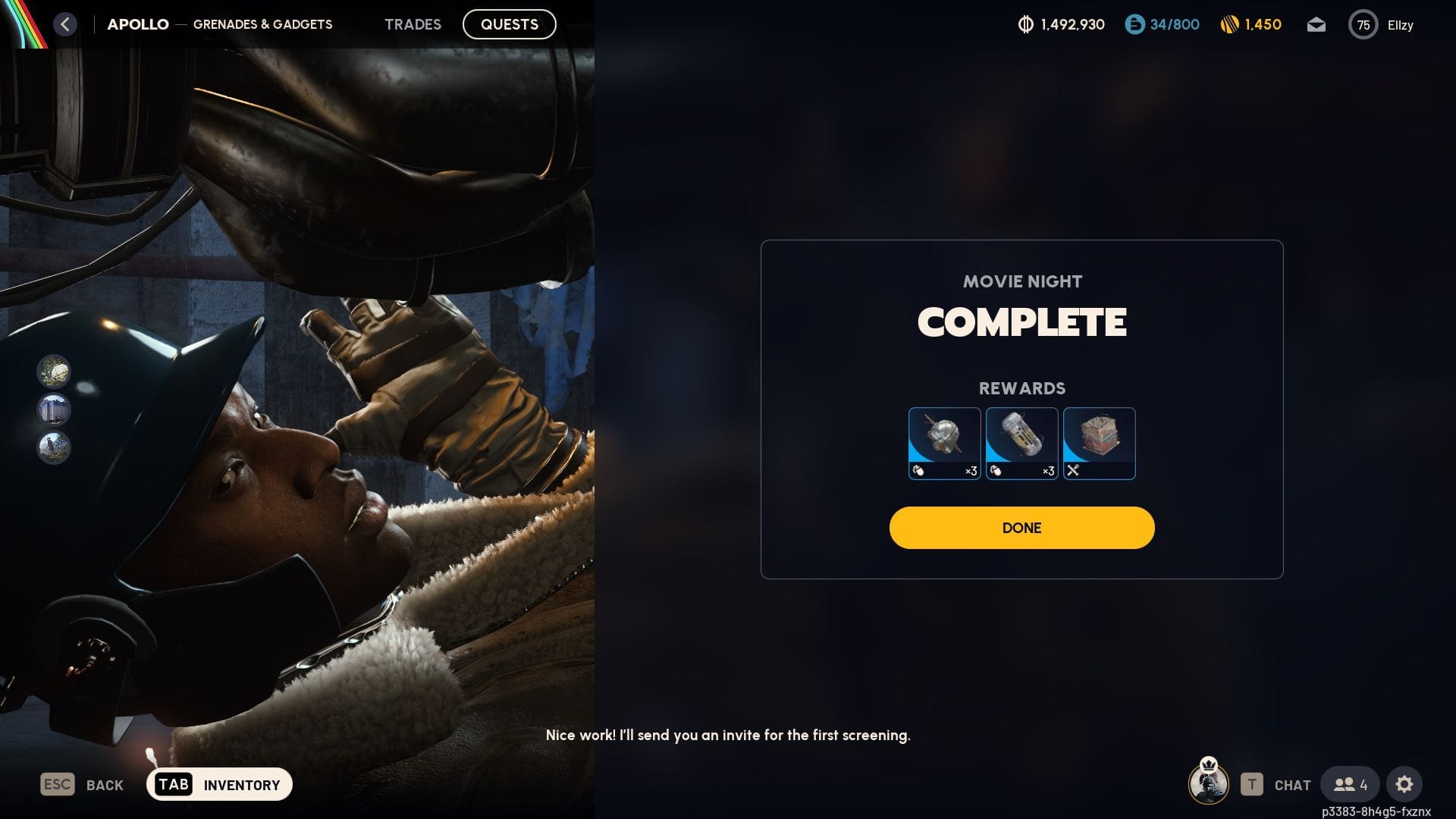Click the player avatar with crown
The width and height of the screenshot is (1456, 819).
(x=1209, y=782)
